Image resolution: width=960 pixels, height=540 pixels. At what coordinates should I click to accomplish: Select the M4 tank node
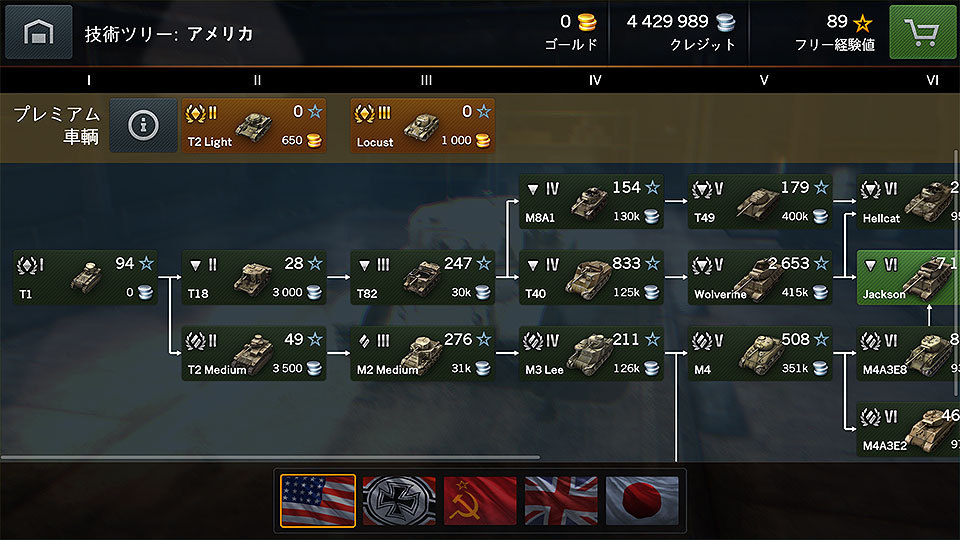tap(760, 354)
